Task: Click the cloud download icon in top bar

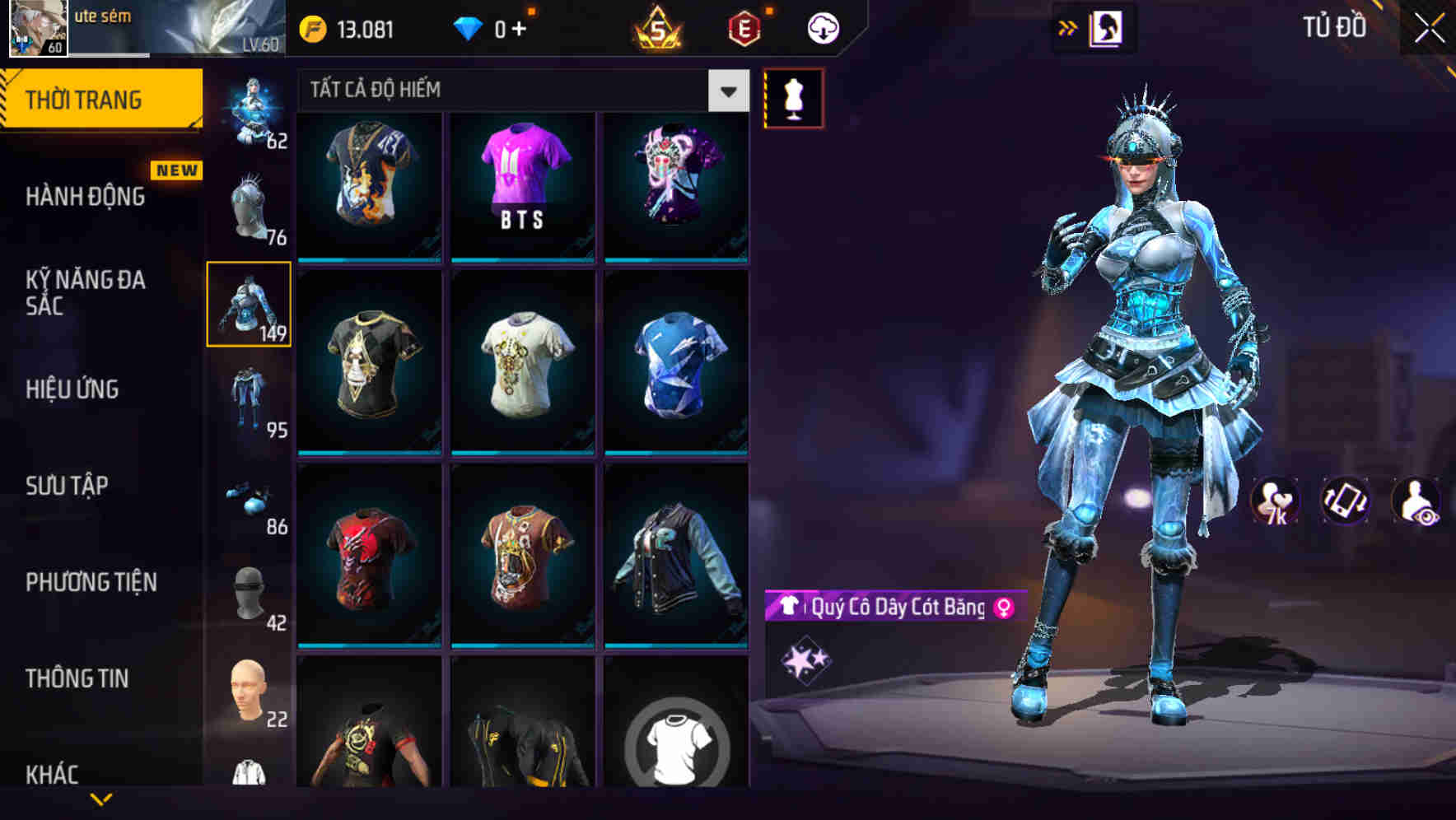Action: click(822, 27)
